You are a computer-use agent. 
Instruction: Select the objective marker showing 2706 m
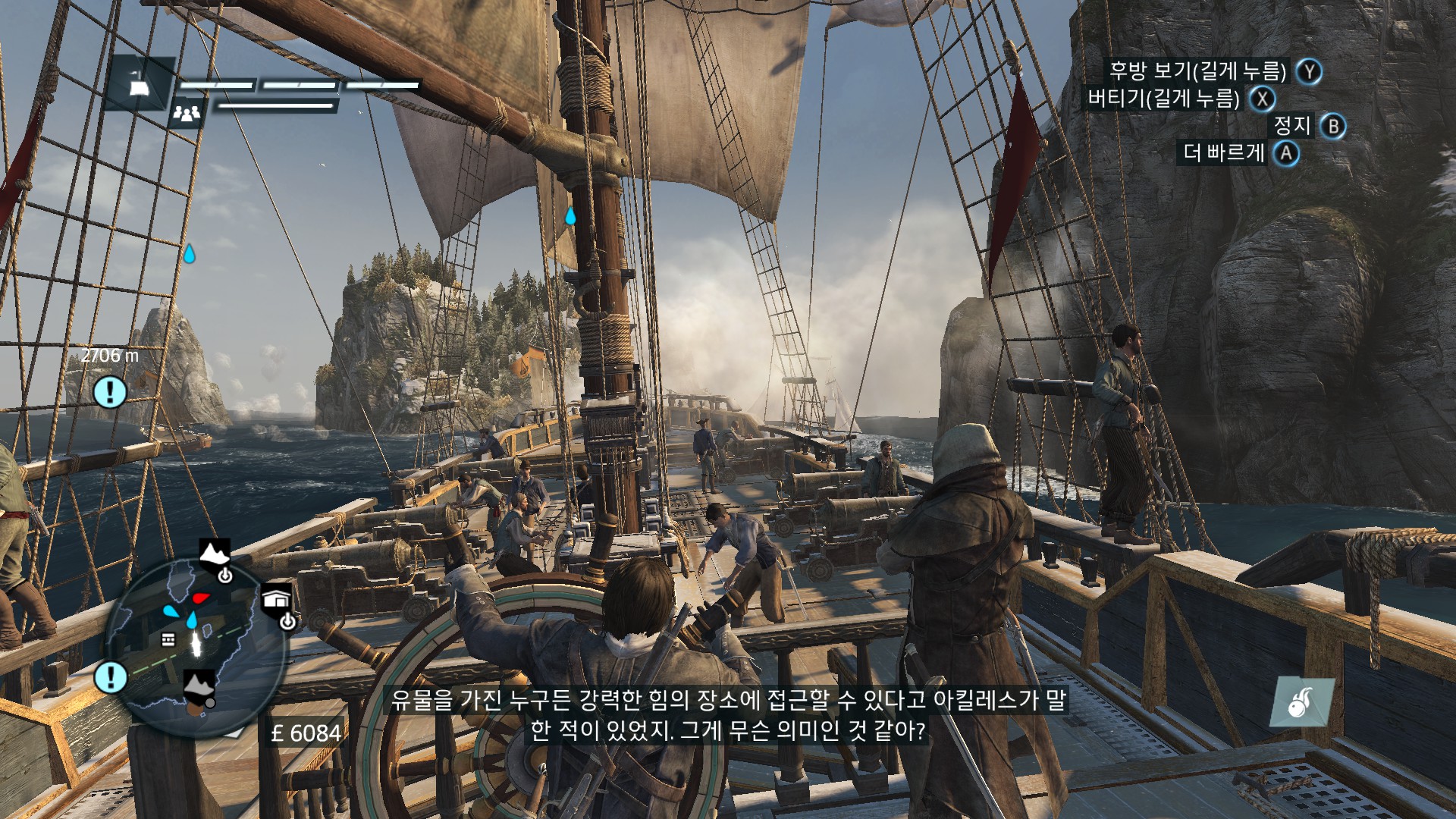(110, 392)
